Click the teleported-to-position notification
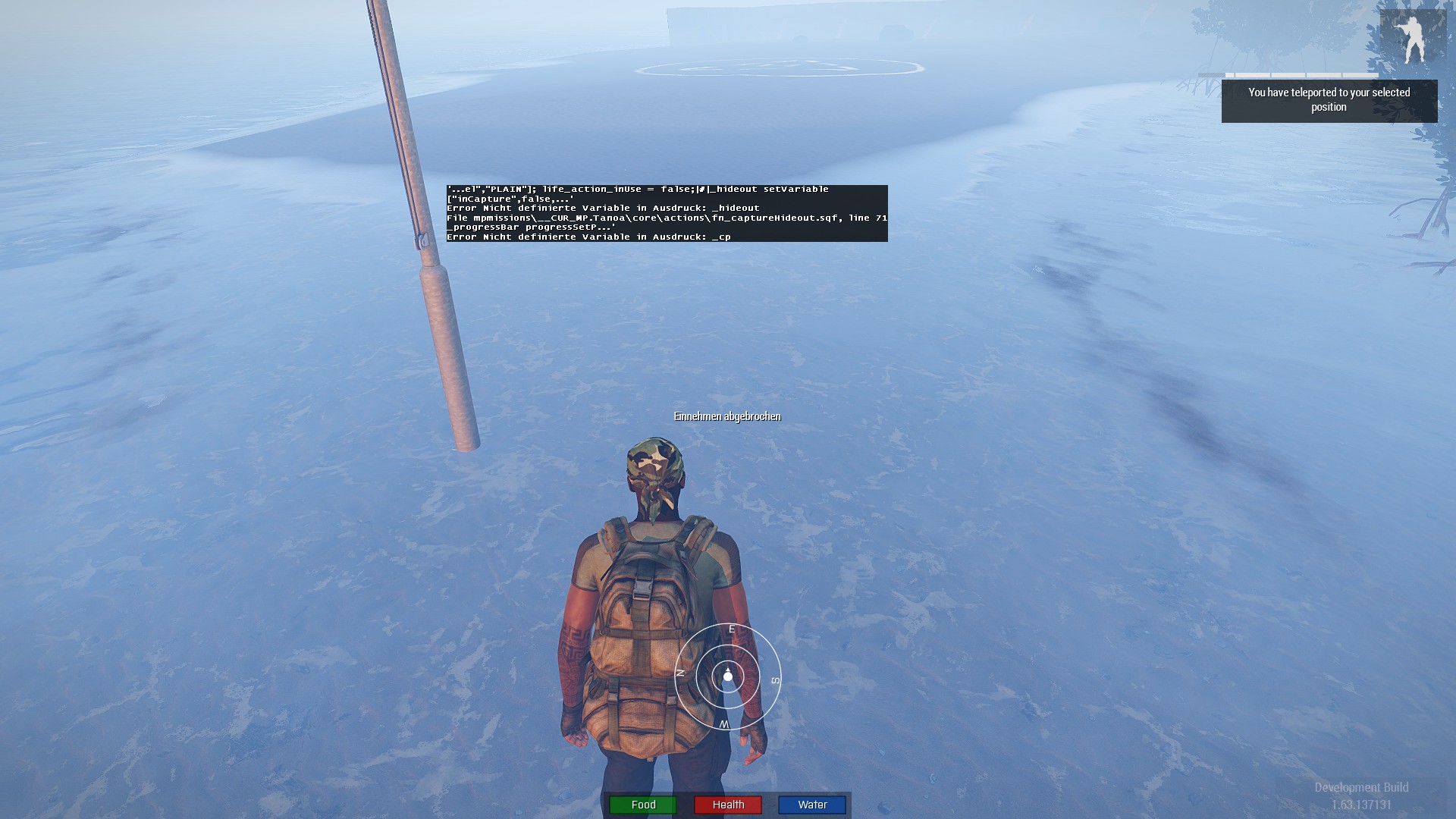 coord(1329,100)
